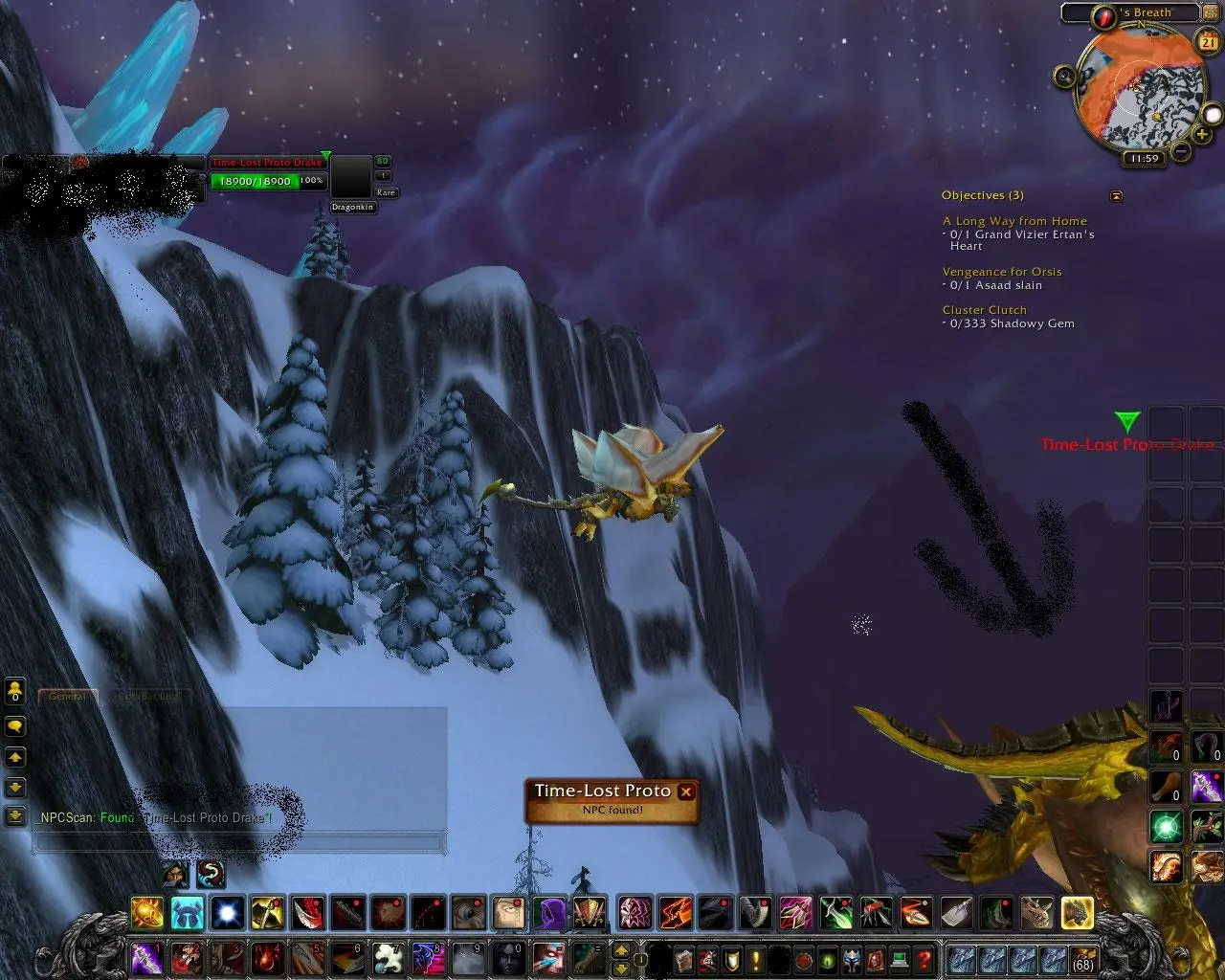1225x980 pixels.
Task: Open the red question mark help button
Action: tap(924, 959)
